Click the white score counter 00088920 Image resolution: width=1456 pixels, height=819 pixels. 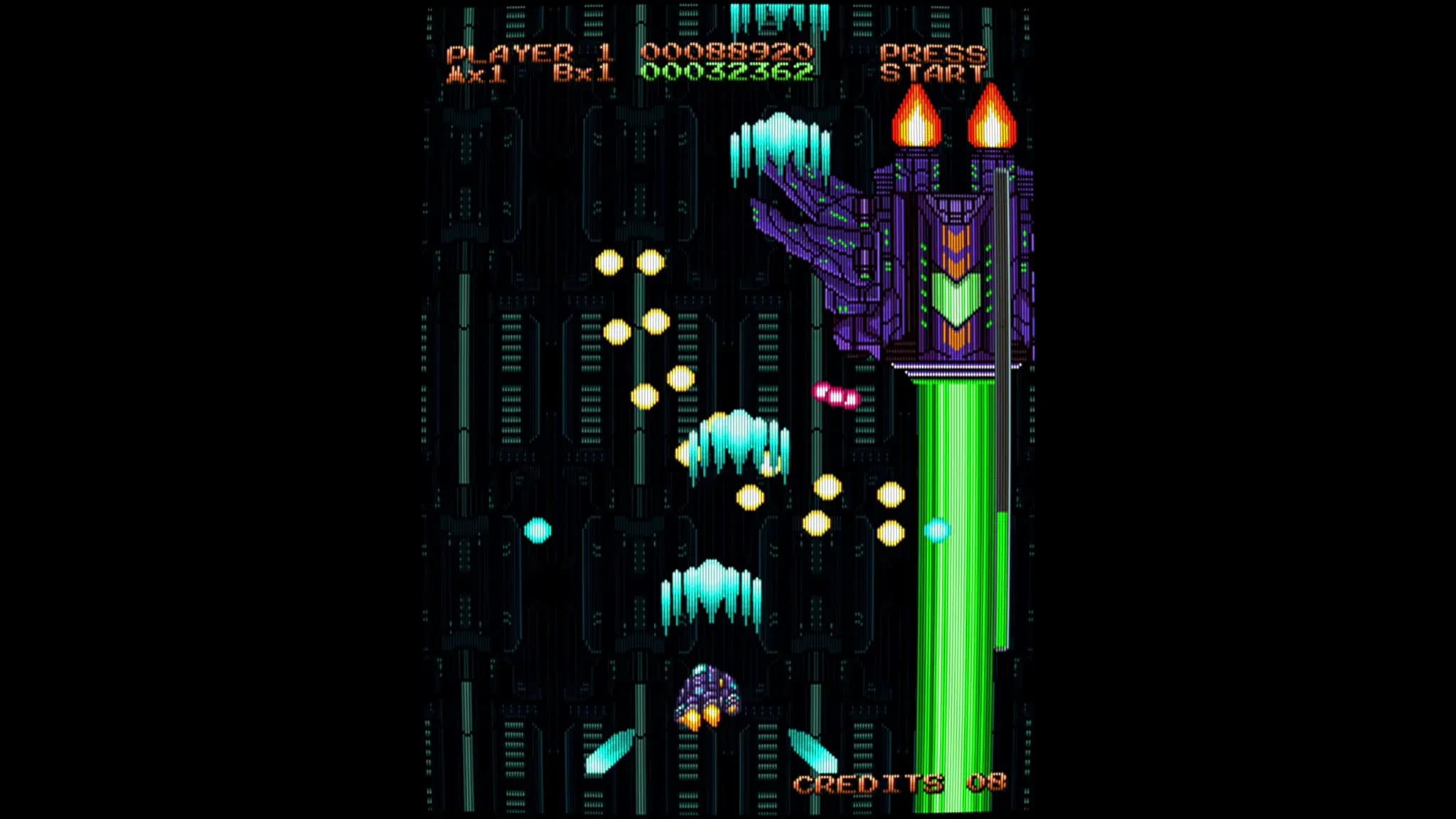[725, 51]
